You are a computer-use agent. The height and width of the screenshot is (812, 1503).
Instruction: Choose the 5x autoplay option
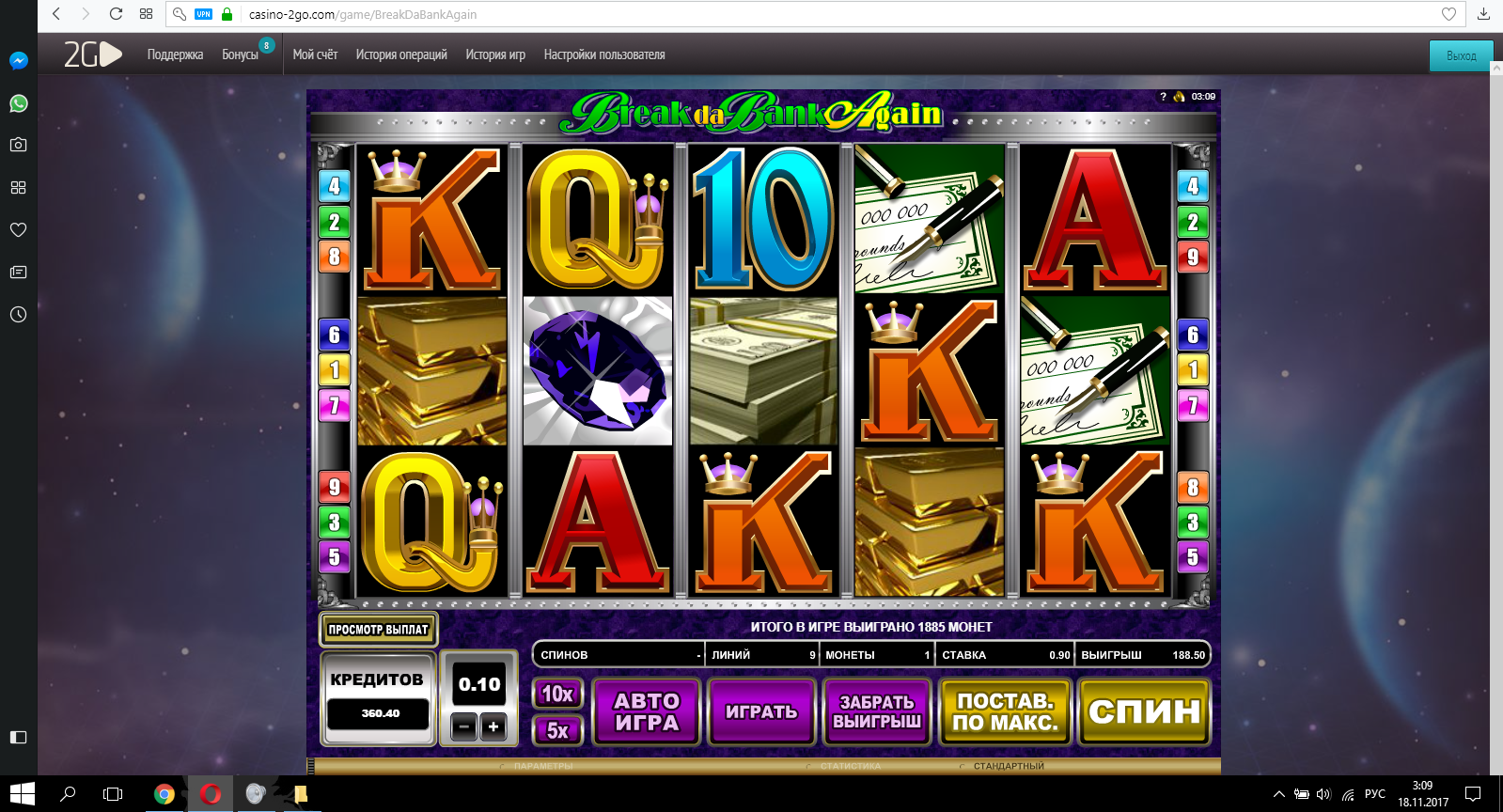pos(557,730)
